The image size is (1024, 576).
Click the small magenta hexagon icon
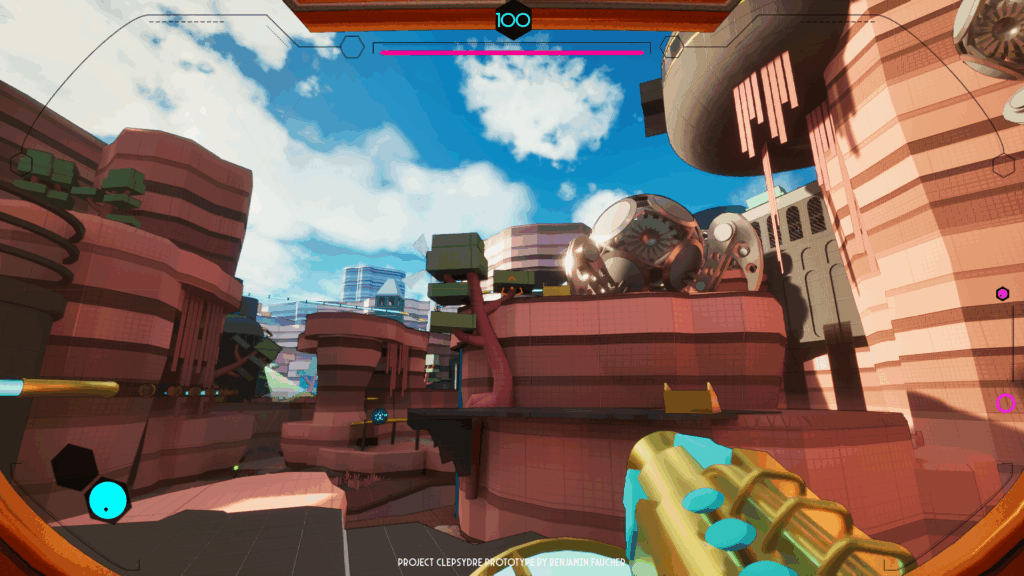pos(1002,293)
